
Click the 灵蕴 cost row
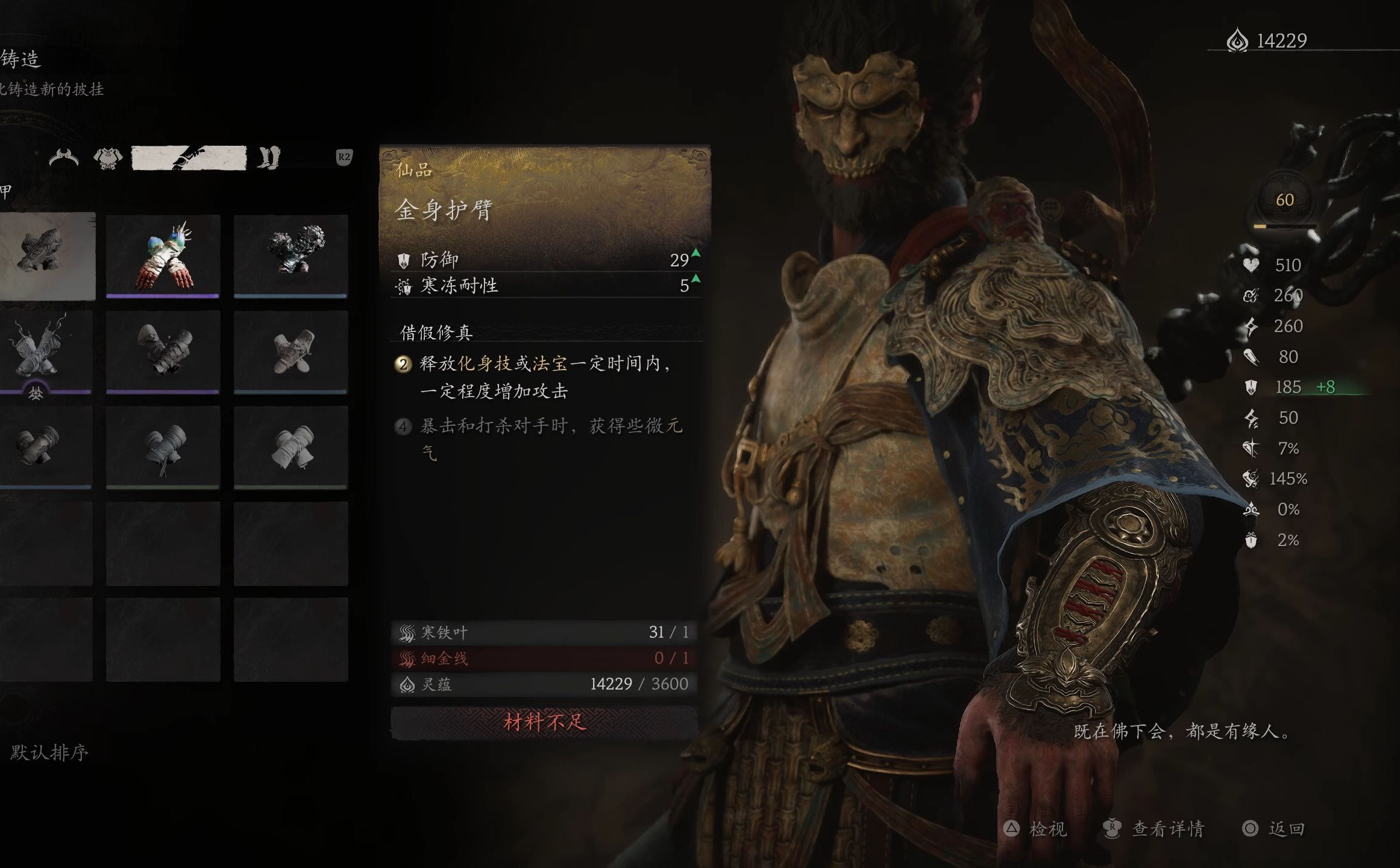tap(544, 684)
